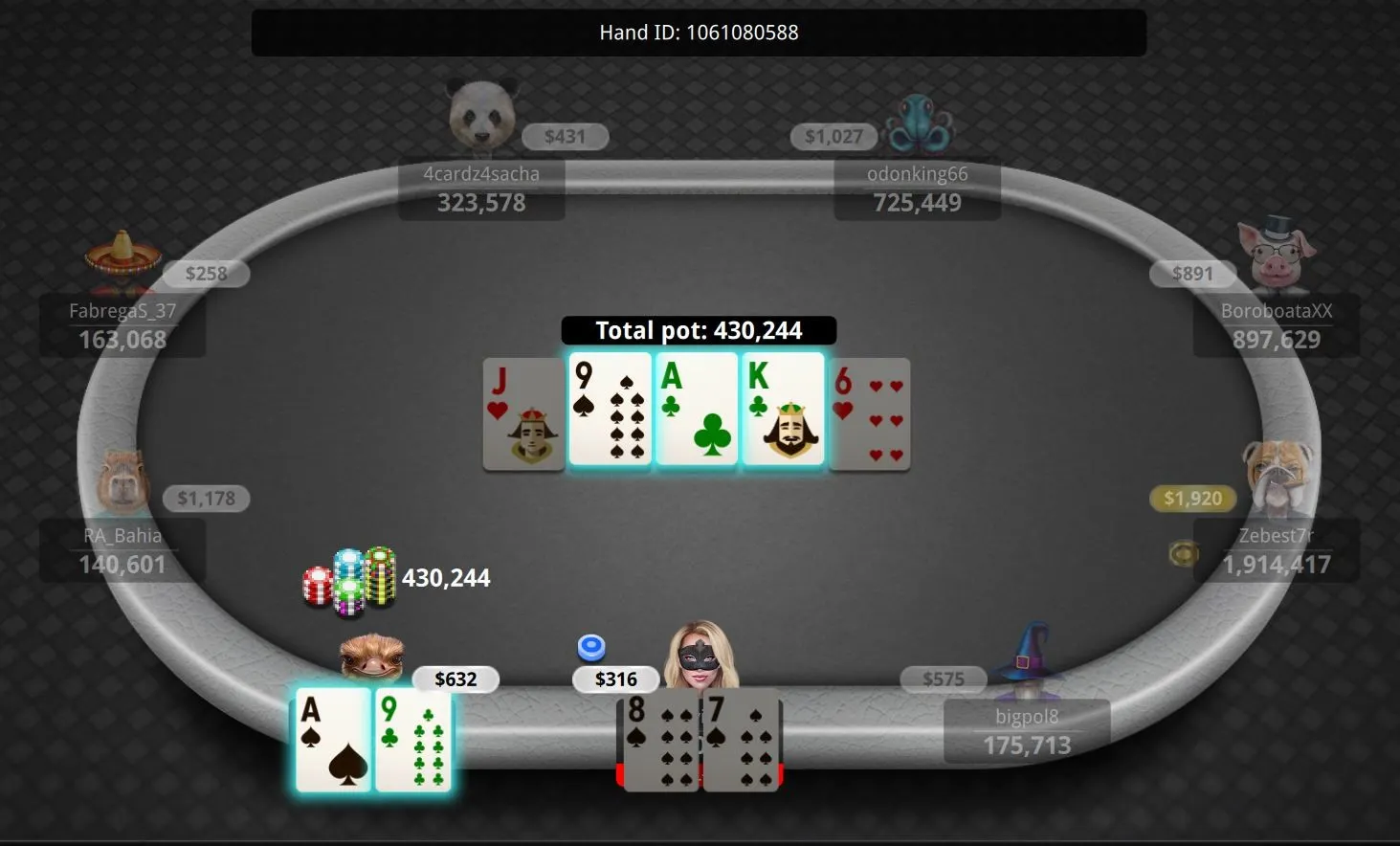This screenshot has height=846, width=1400.
Task: Click the Jack of hearts board card
Action: point(523,413)
